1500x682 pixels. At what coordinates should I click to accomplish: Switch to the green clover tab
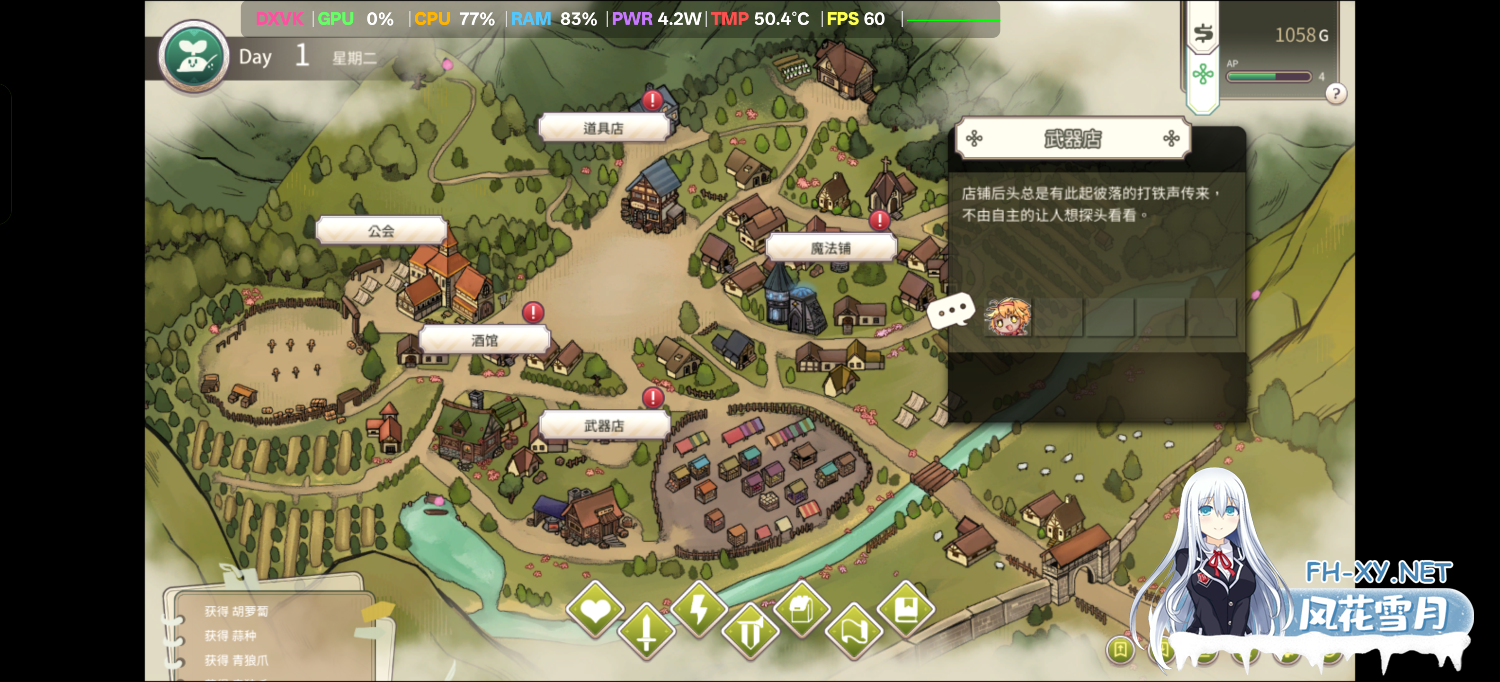1203,75
